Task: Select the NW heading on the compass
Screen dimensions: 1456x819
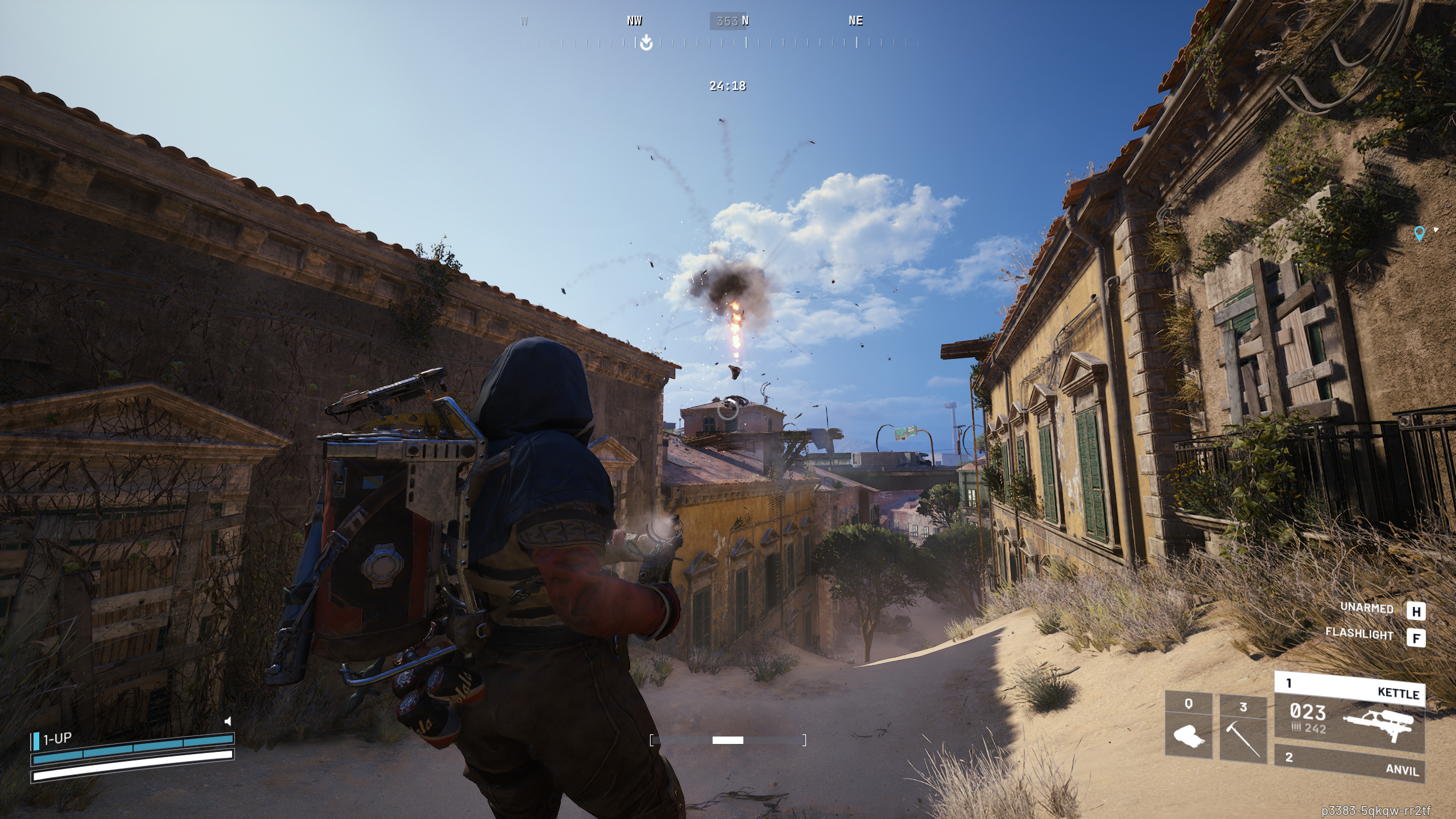Action: coord(635,21)
